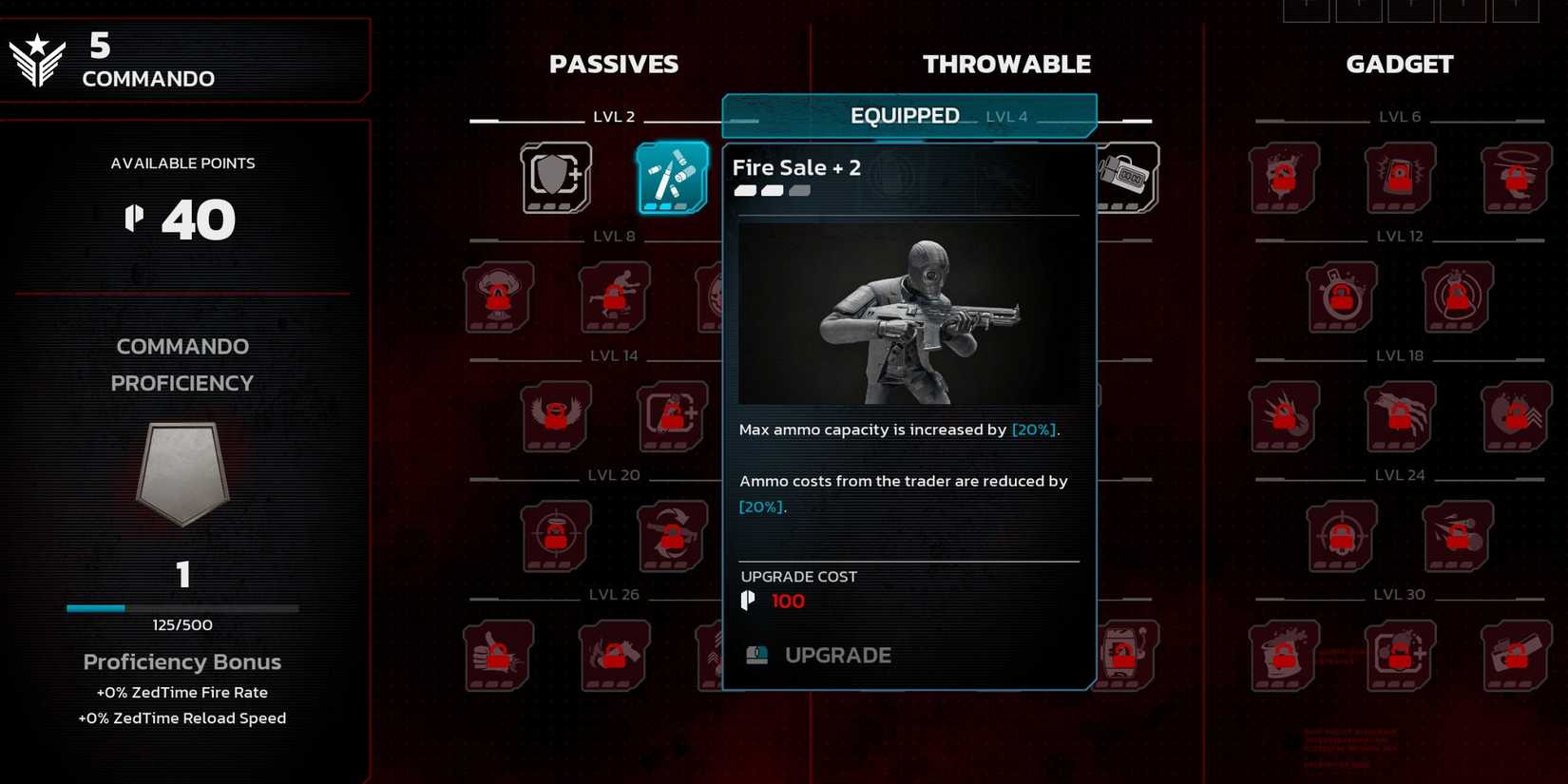Open the THROWABLE category header
The height and width of the screenshot is (784, 1568).
pyautogui.click(x=1006, y=64)
